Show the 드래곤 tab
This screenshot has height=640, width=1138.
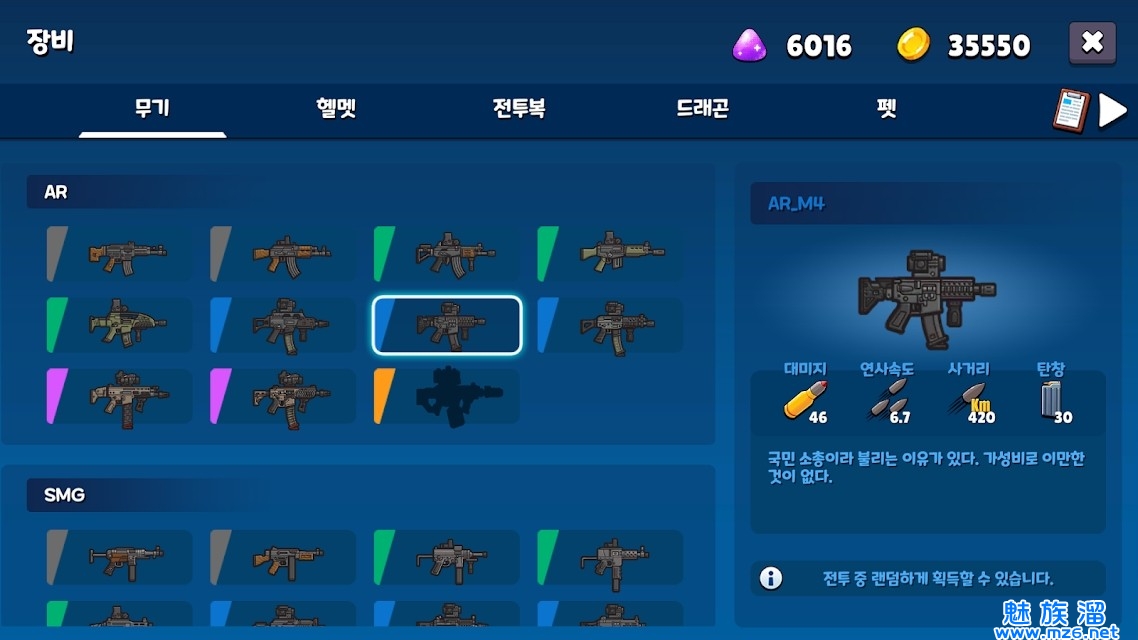(702, 109)
